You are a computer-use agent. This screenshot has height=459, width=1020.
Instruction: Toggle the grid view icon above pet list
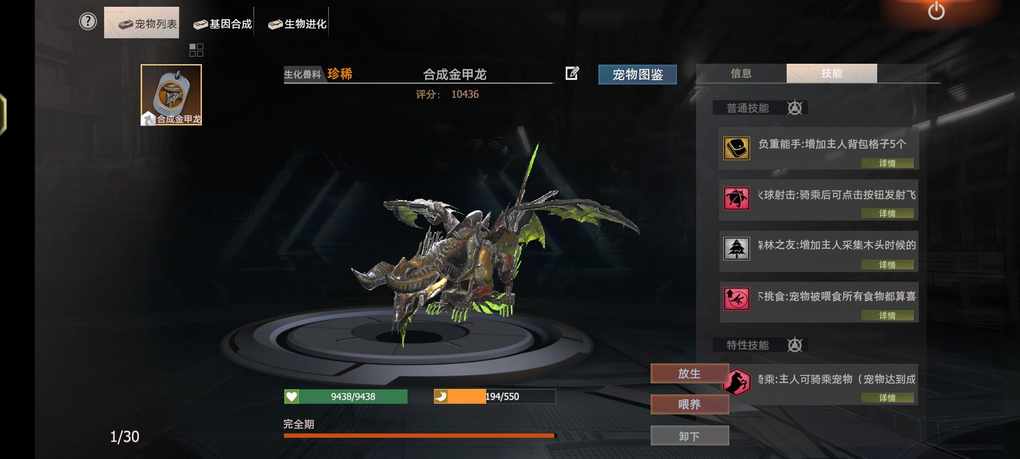coord(196,50)
